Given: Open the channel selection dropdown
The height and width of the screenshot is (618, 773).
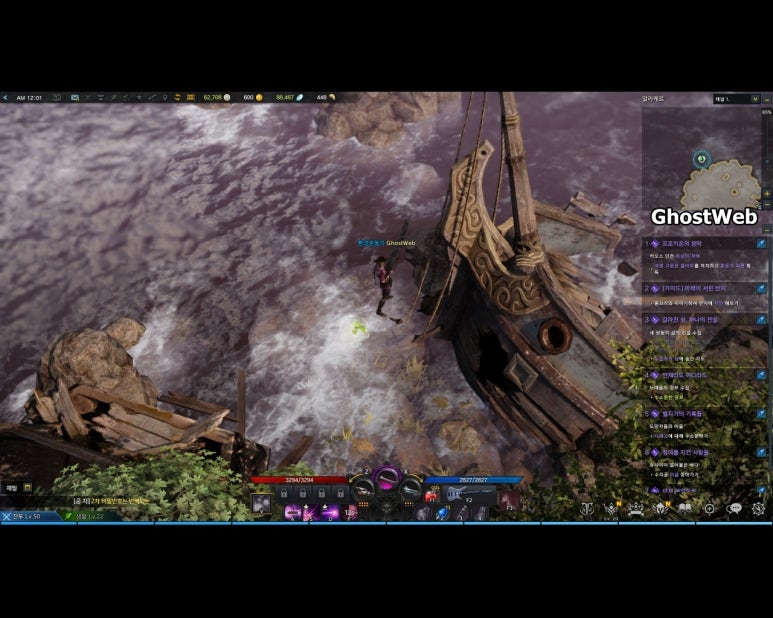Looking at the screenshot, I should [x=735, y=99].
